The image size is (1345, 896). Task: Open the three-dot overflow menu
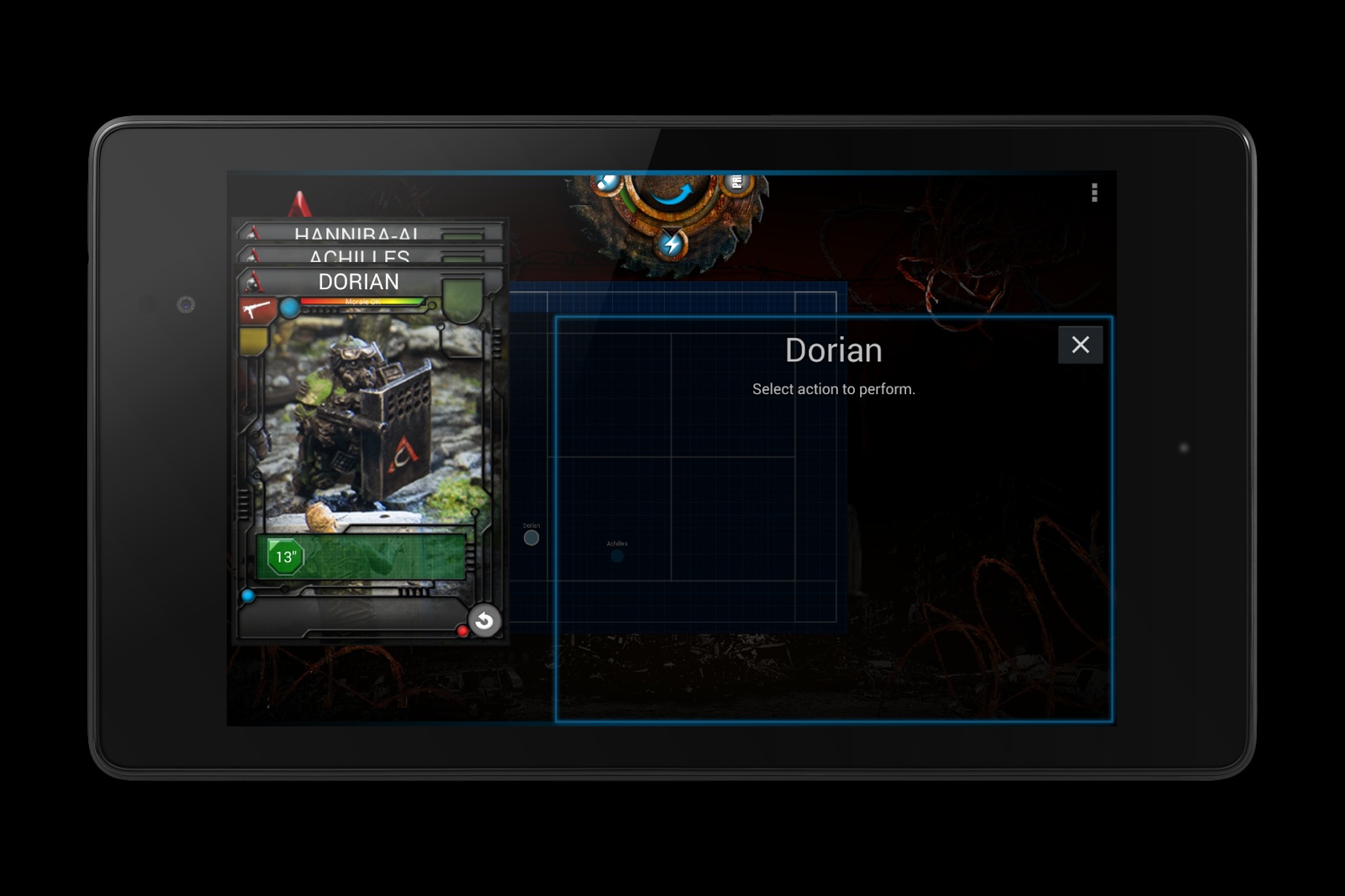1094,193
